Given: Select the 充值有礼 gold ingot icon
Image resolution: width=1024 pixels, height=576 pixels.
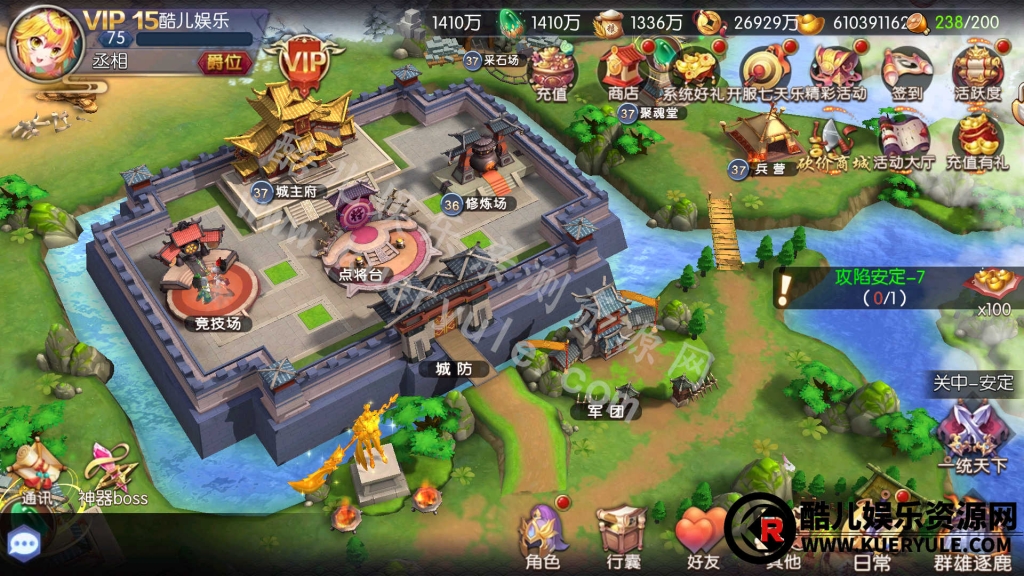Looking at the screenshot, I should [977, 140].
